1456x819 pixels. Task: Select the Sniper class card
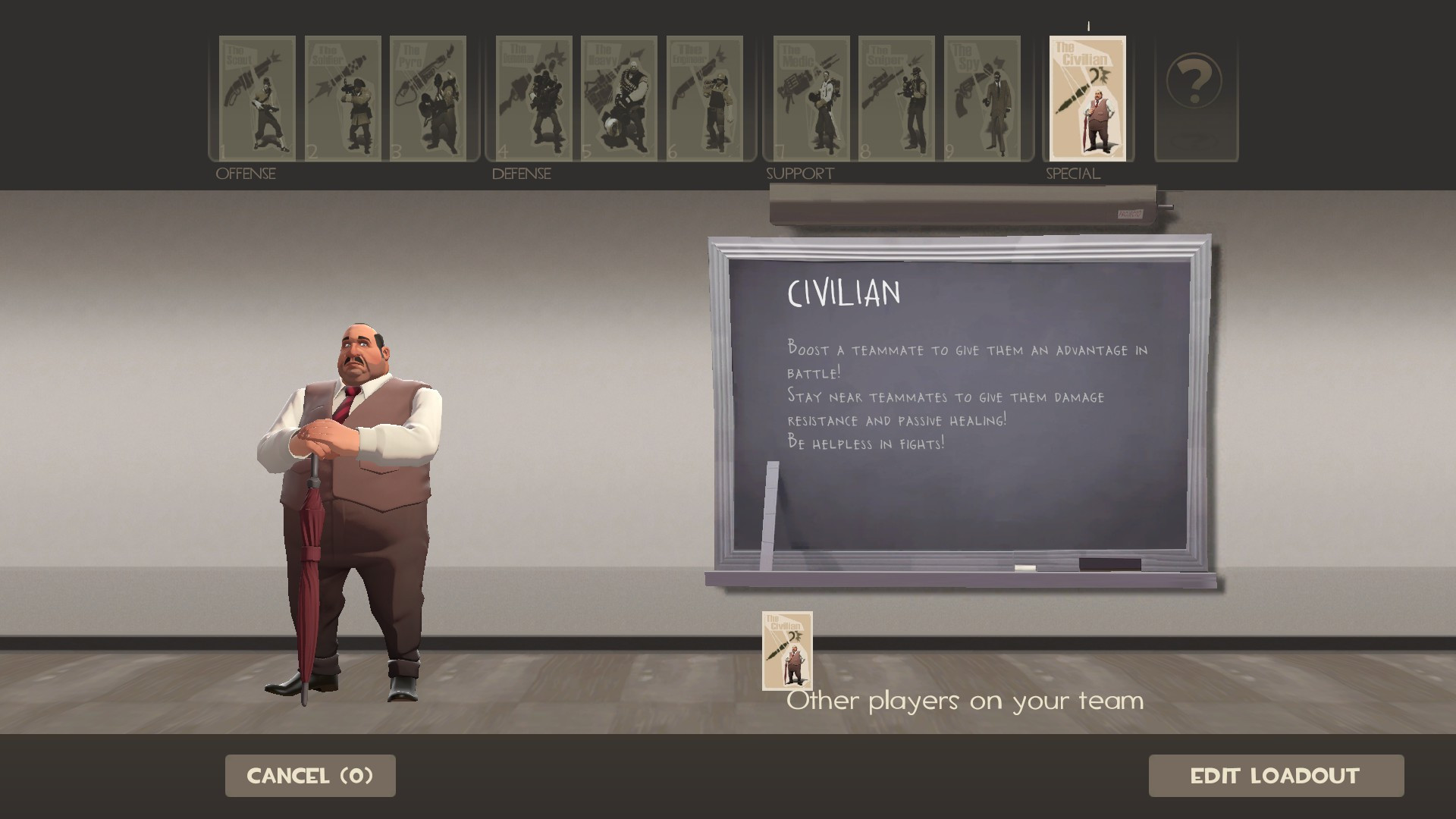point(897,99)
